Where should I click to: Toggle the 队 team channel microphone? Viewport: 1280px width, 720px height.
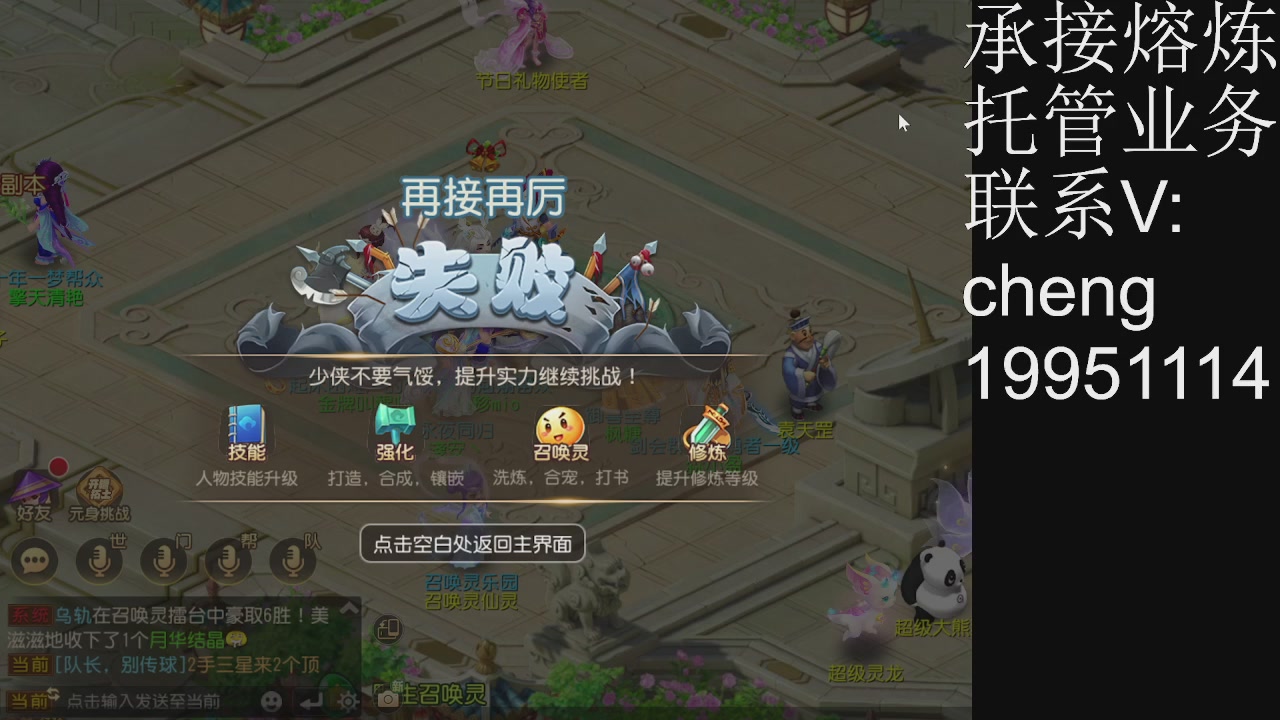click(291, 562)
